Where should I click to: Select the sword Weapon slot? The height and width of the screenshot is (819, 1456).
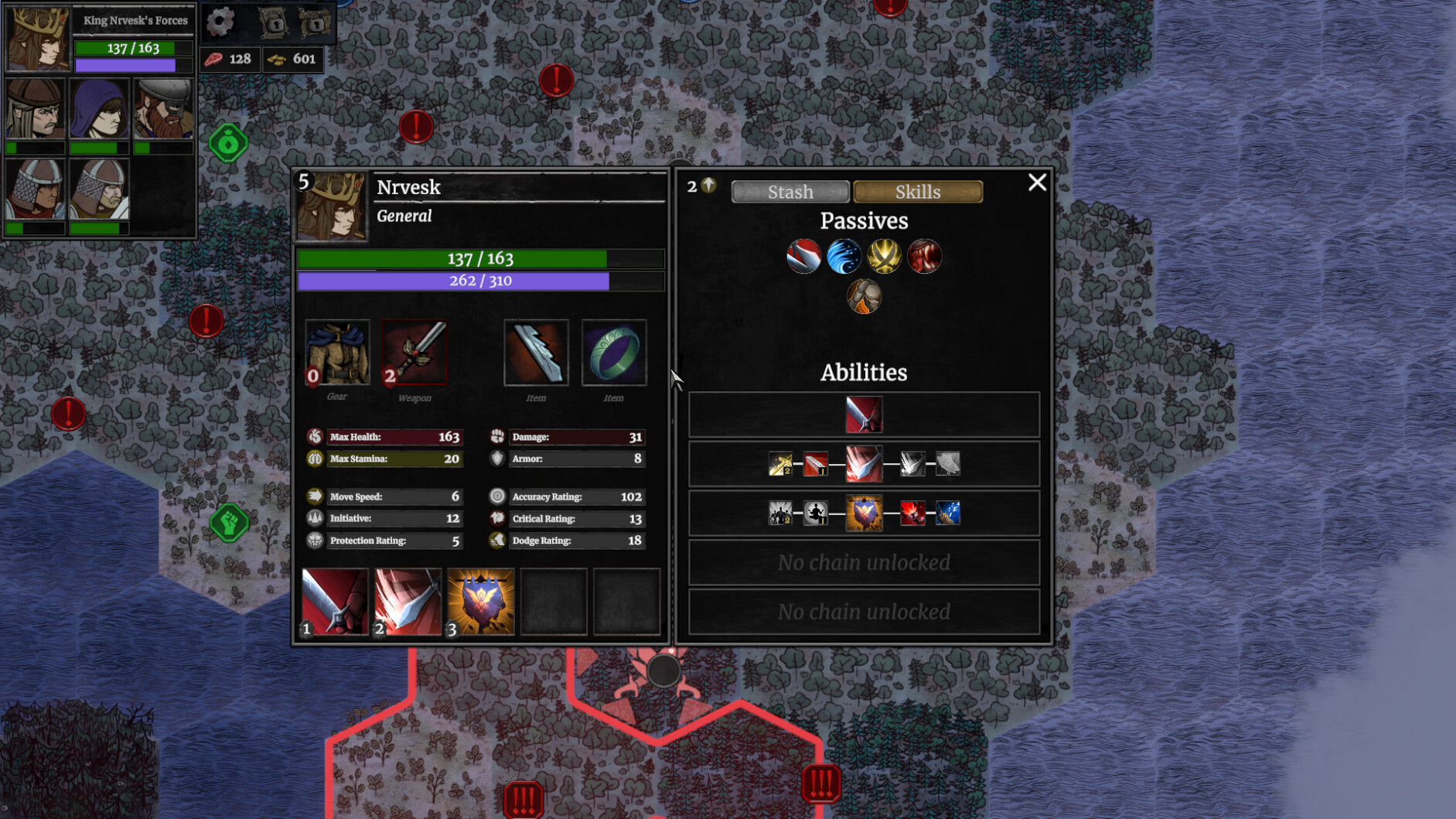(414, 353)
